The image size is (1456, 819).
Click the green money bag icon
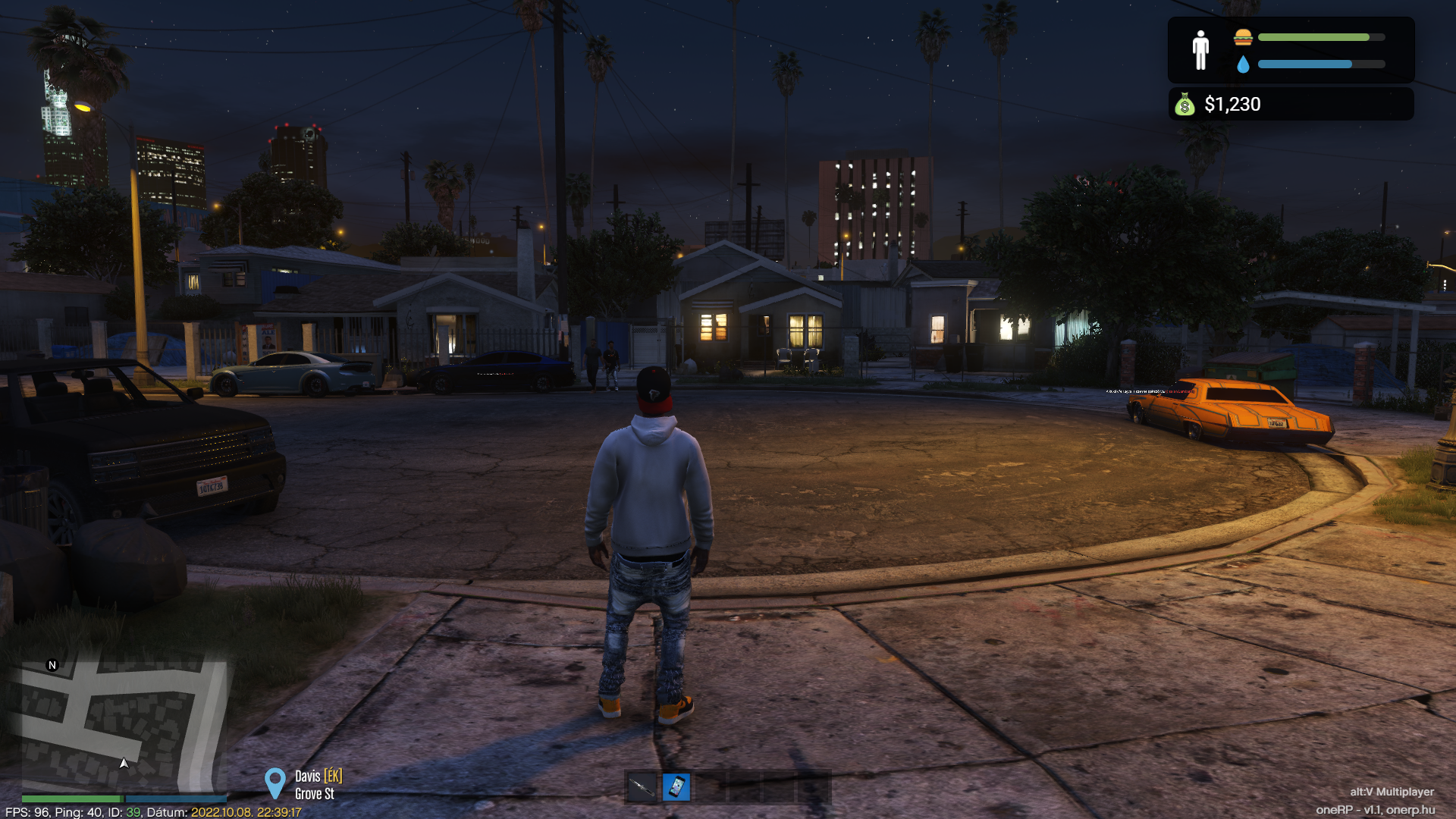(x=1185, y=105)
